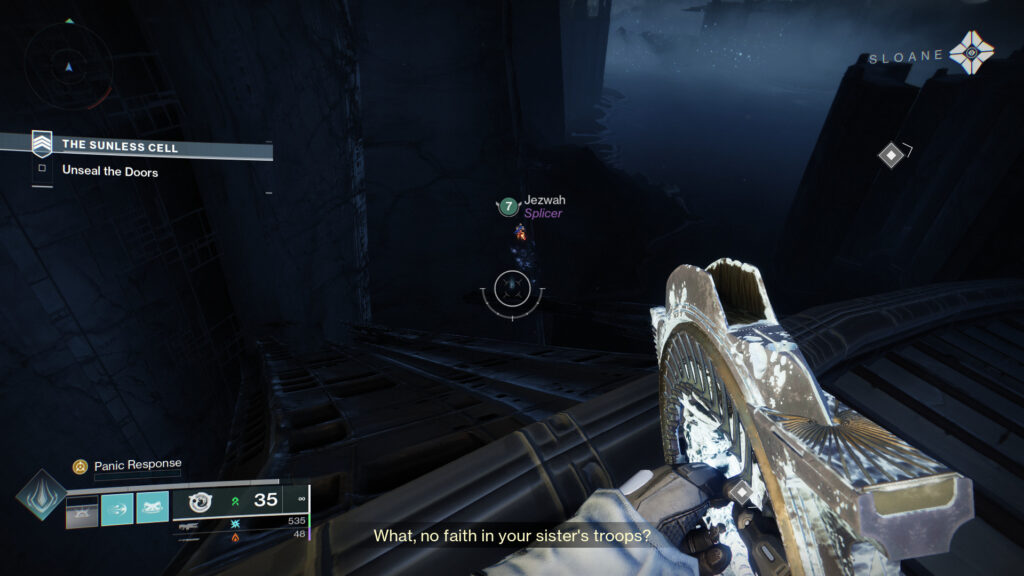Click the radar minimap circle
Image resolution: width=1024 pixels, height=576 pixels.
(x=68, y=66)
